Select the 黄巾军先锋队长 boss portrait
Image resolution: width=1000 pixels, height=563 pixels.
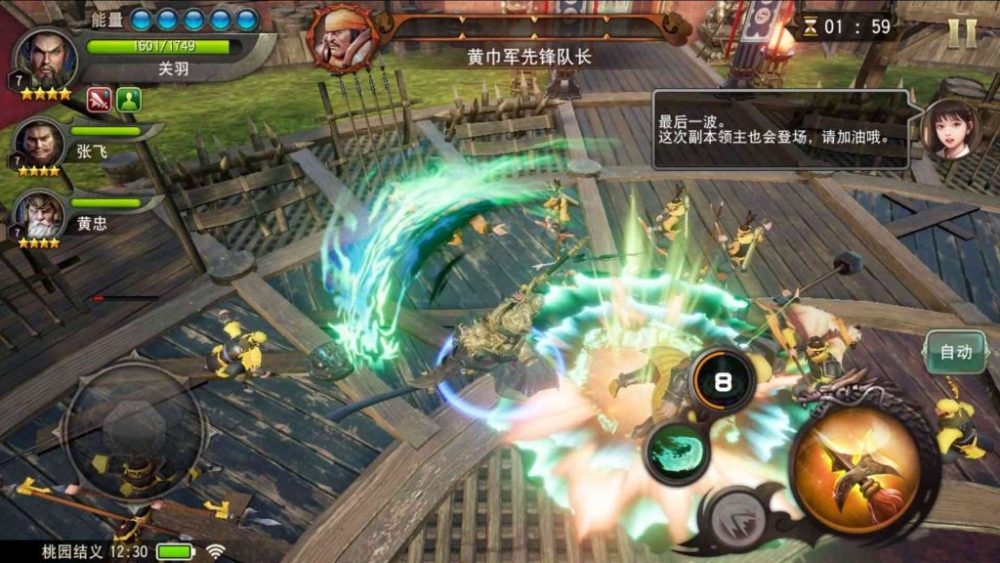(343, 37)
